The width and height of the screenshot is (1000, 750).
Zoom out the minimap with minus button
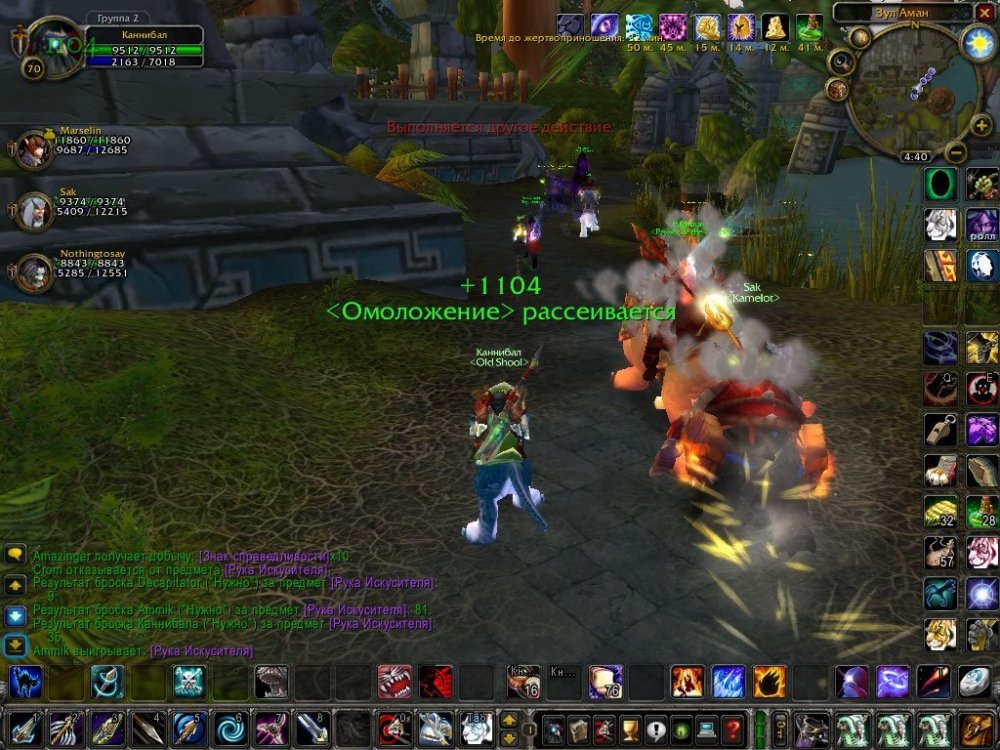(955, 153)
